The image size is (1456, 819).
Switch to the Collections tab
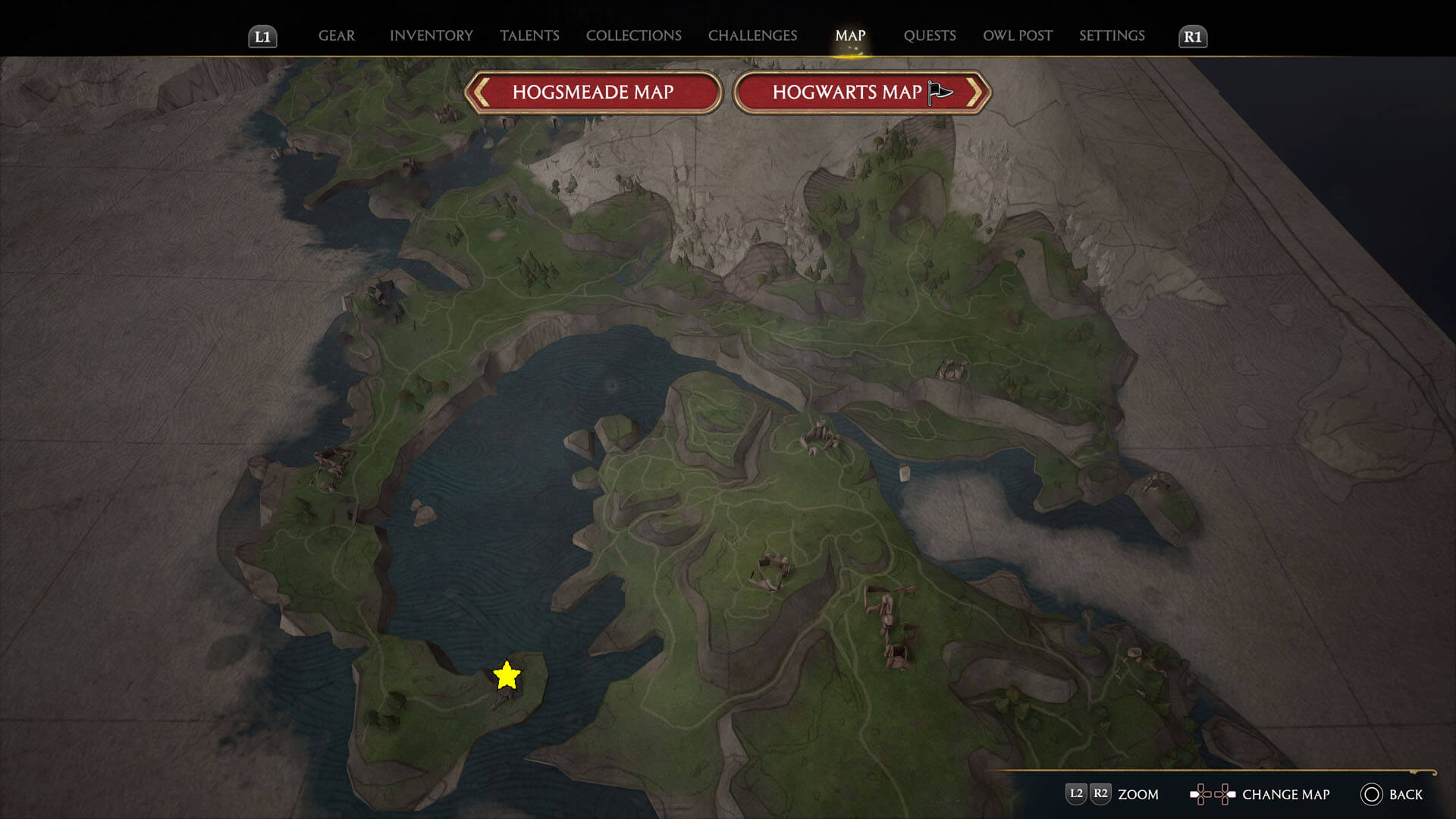pyautogui.click(x=633, y=35)
